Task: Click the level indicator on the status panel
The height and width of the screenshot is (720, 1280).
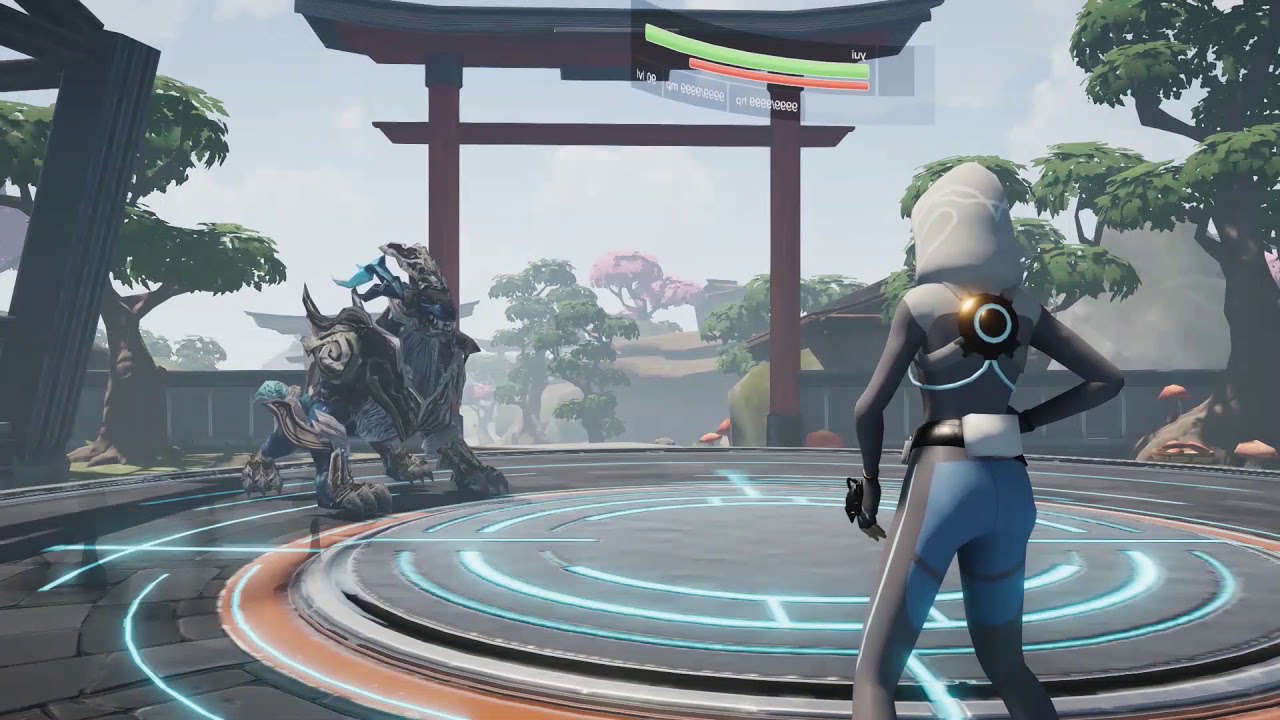Action: [x=646, y=75]
